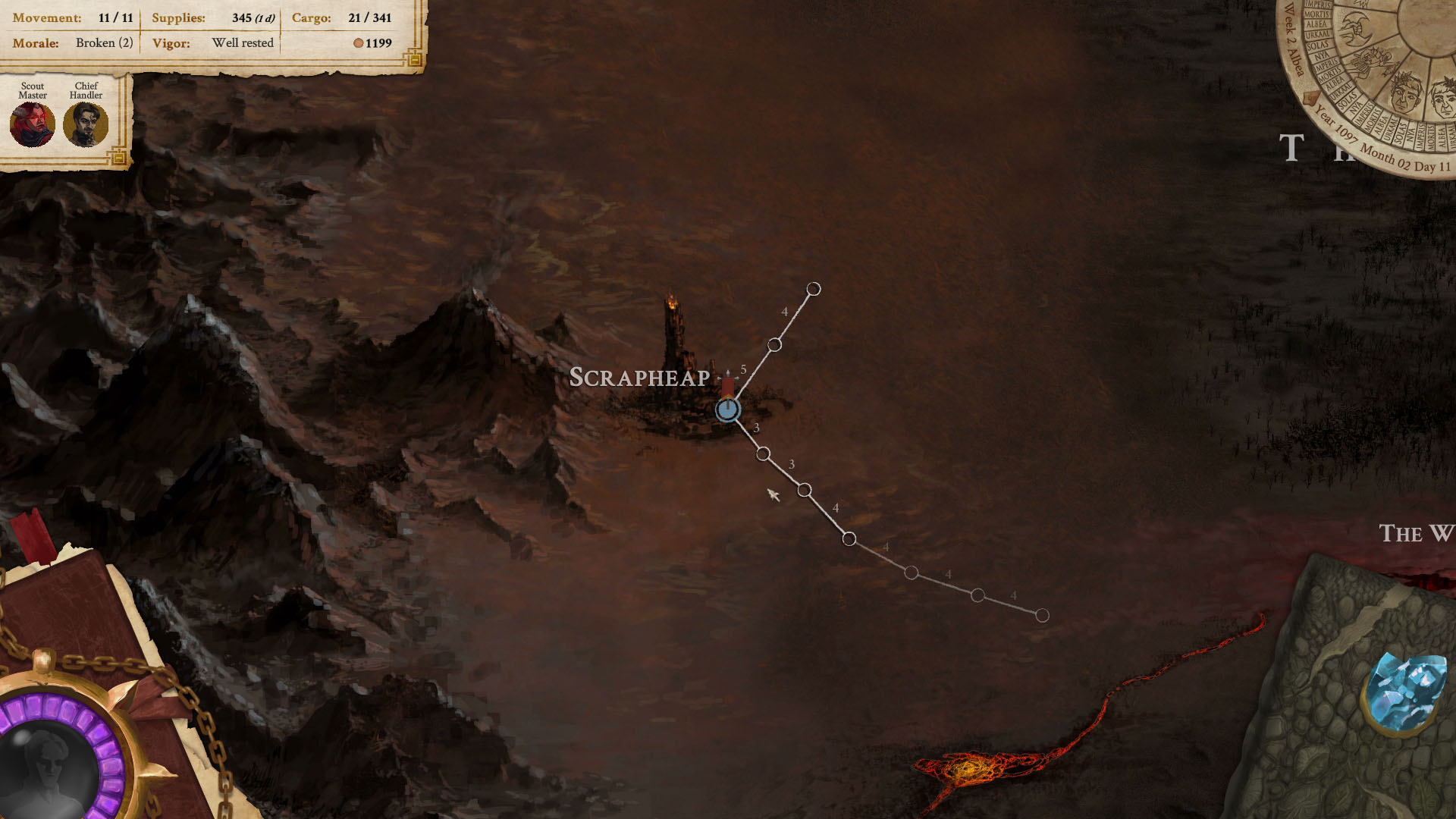Click the Scrapheap settlement name

tap(641, 377)
